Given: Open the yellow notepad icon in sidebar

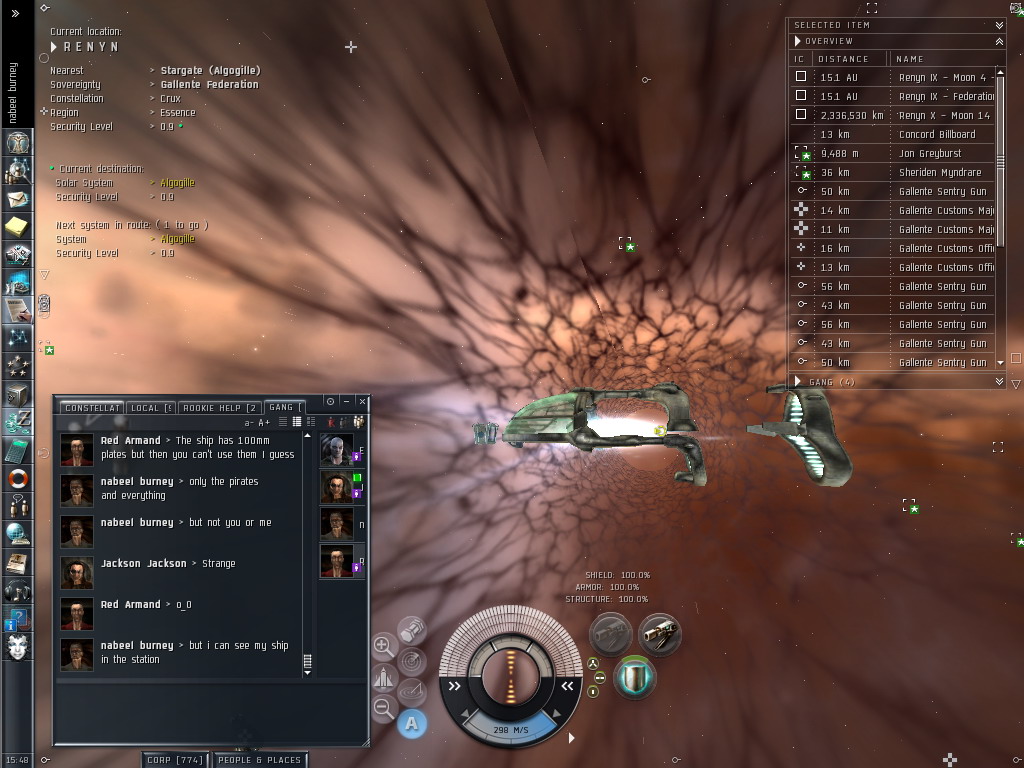Looking at the screenshot, I should click(x=17, y=227).
